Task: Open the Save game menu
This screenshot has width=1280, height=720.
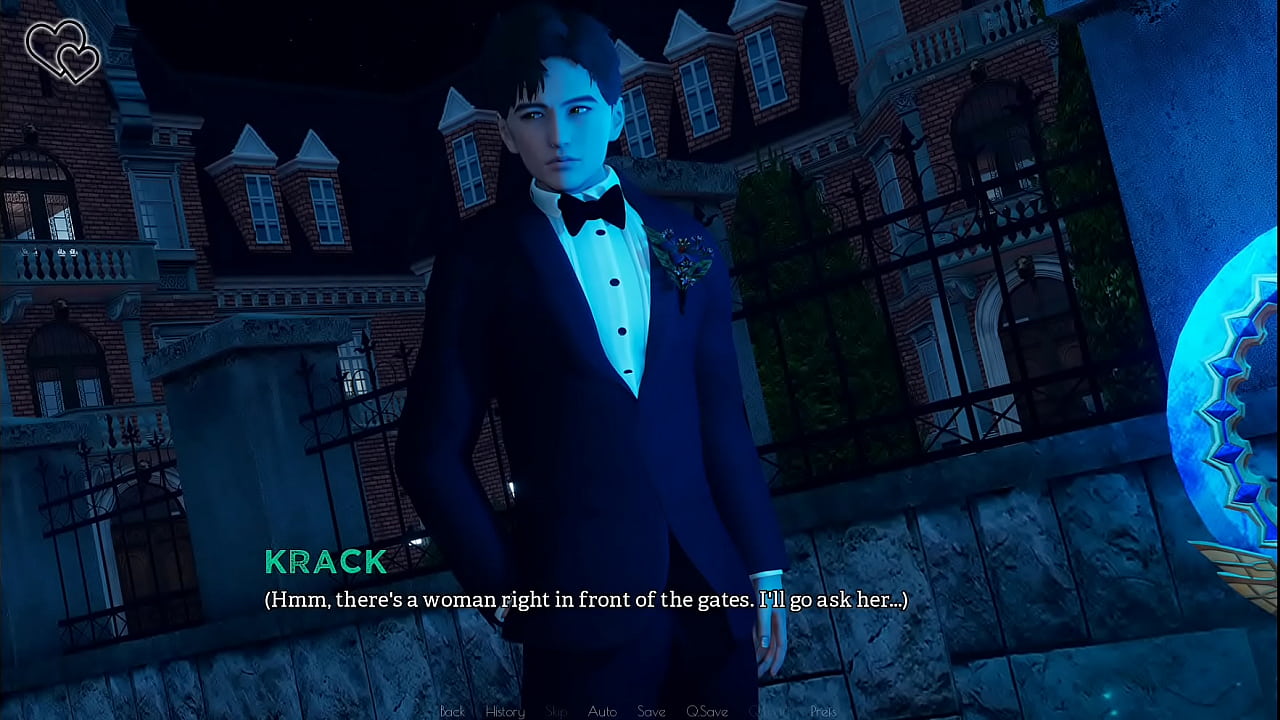Action: point(651,711)
